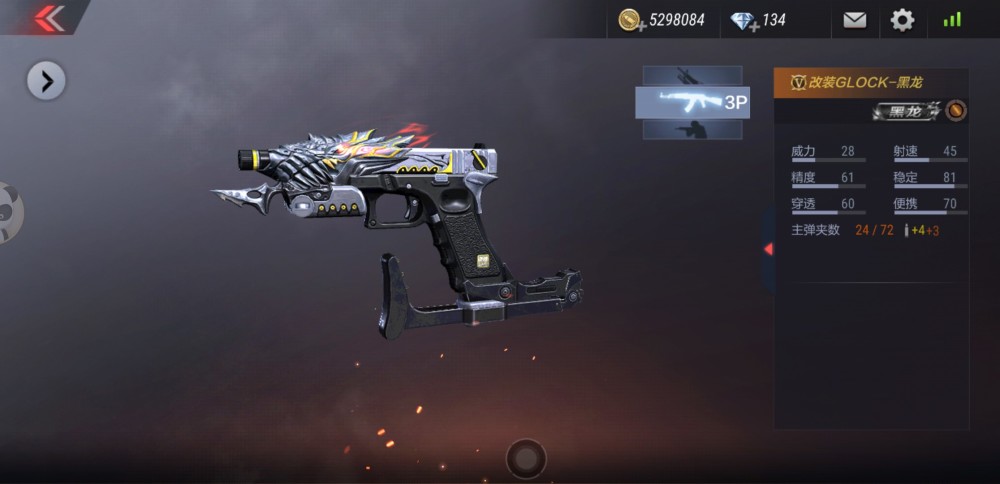Click the round orange icon beside 黑龙

(x=956, y=110)
